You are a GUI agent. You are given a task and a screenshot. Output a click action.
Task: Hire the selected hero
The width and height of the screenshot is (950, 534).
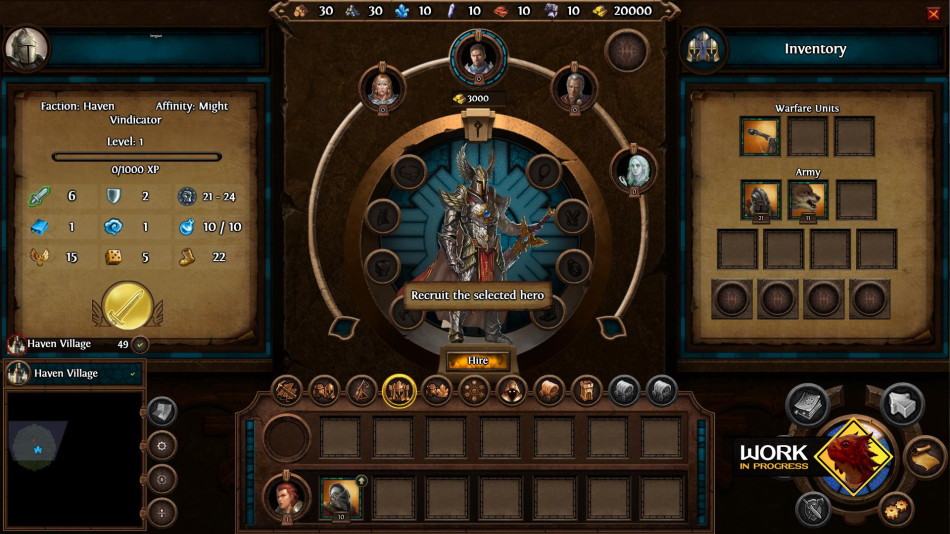(x=477, y=360)
